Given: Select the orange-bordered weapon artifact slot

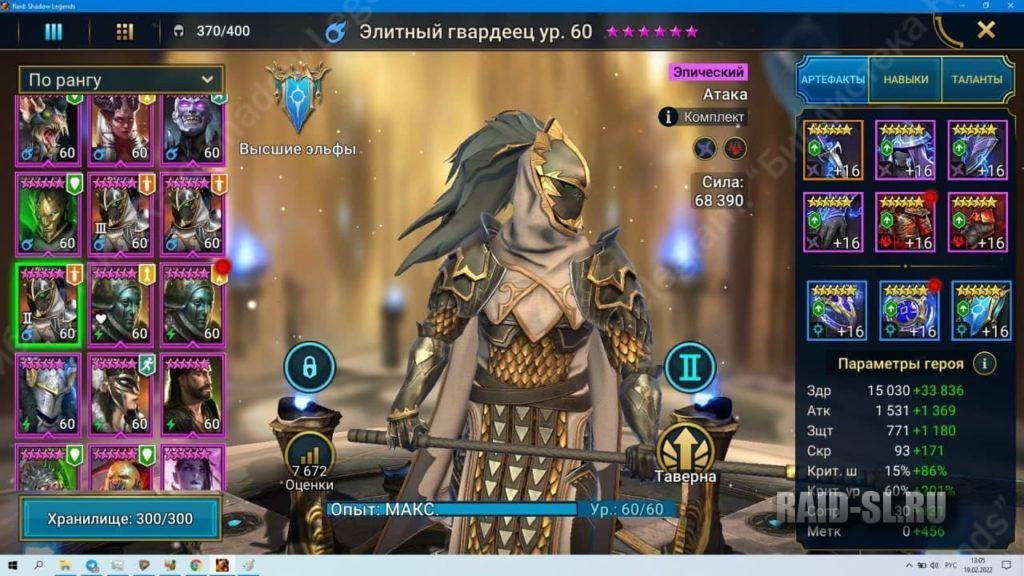Looking at the screenshot, I should 831,150.
